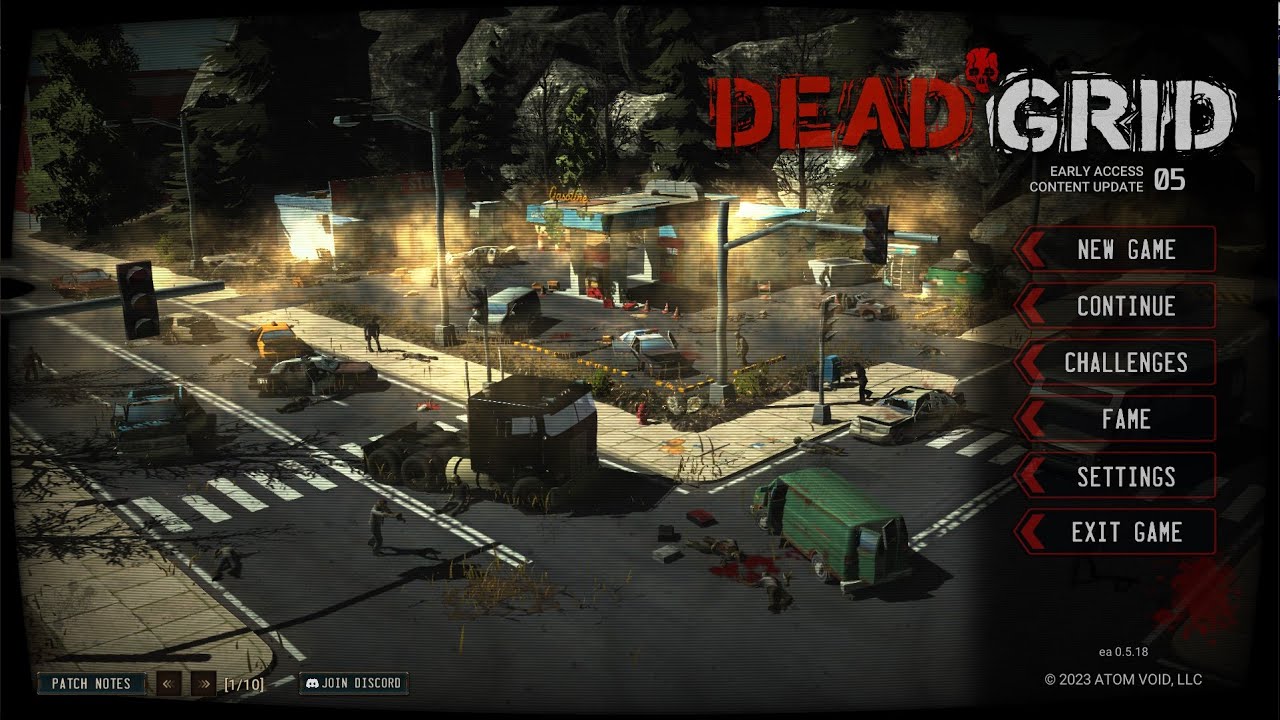1280x720 pixels.
Task: Click the red arrow next to CHALLENGES
Action: tap(1029, 363)
